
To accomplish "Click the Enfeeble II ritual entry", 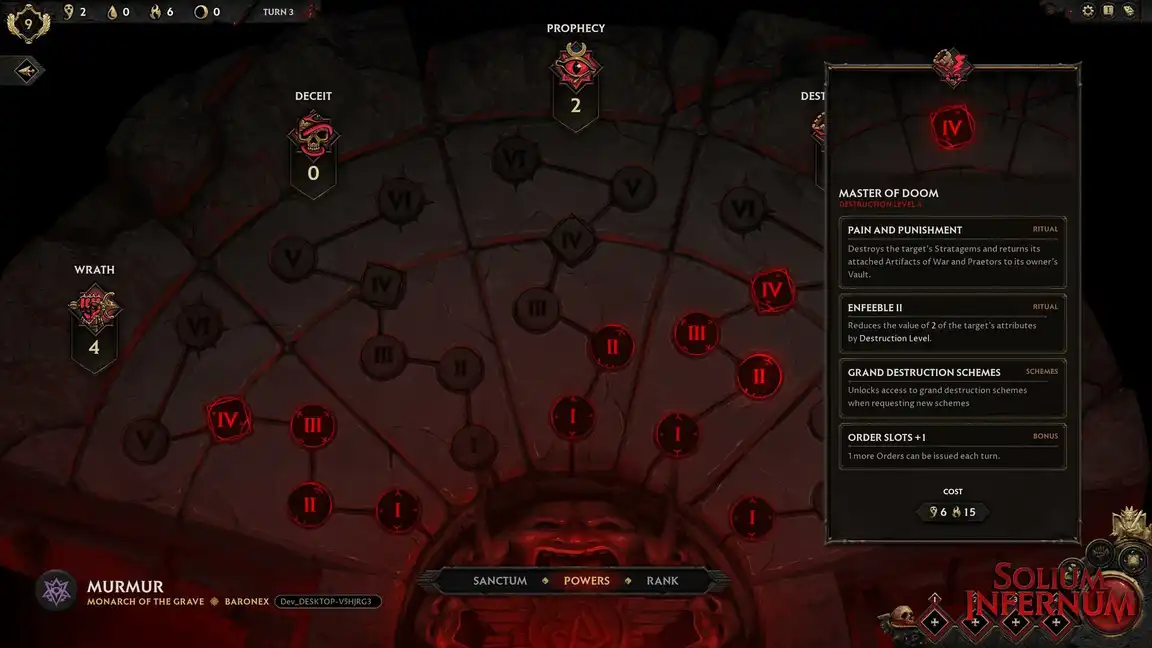I will pyautogui.click(x=952, y=322).
